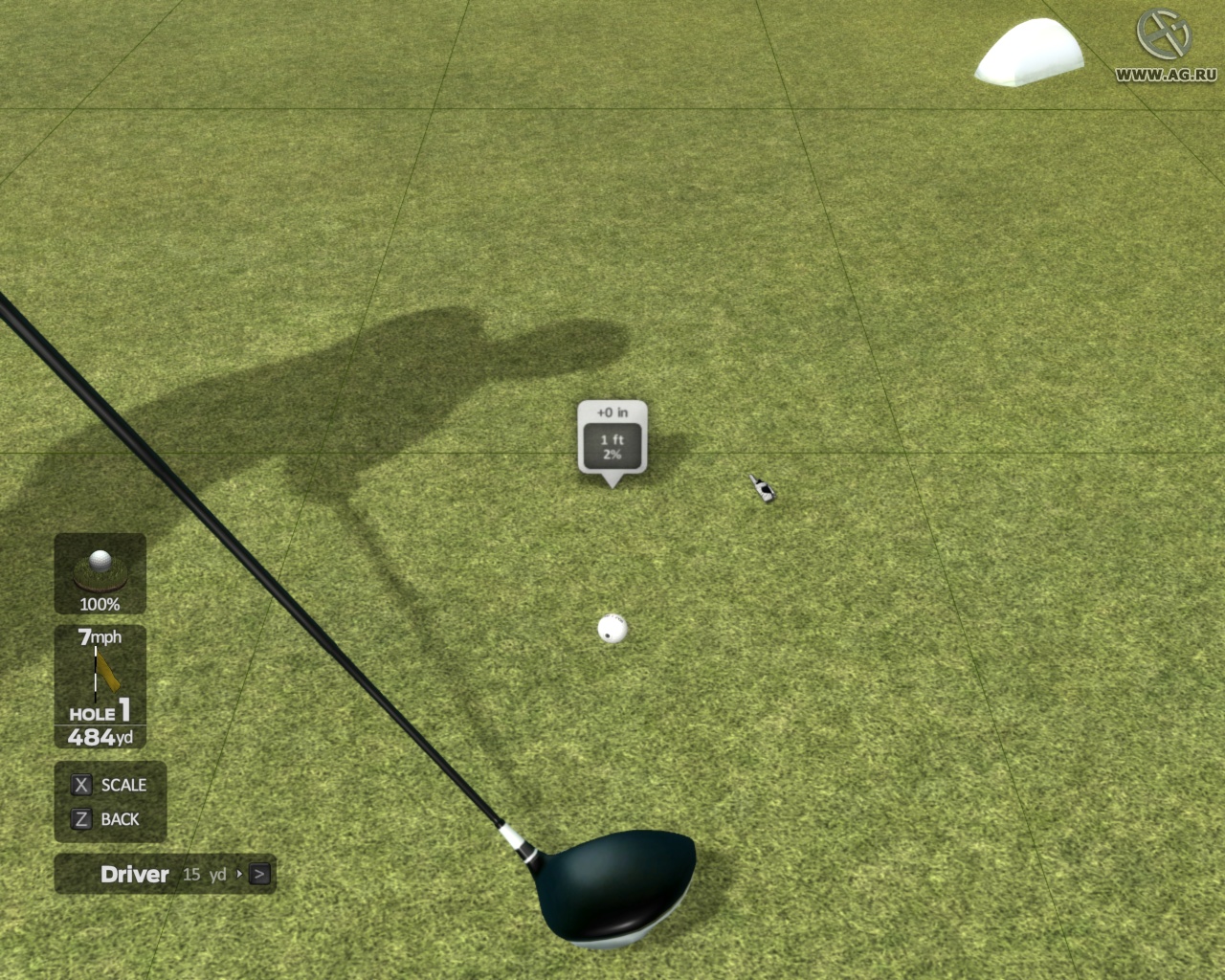The image size is (1225, 980).
Task: Select the golf ball on the fairway
Action: pos(611,627)
